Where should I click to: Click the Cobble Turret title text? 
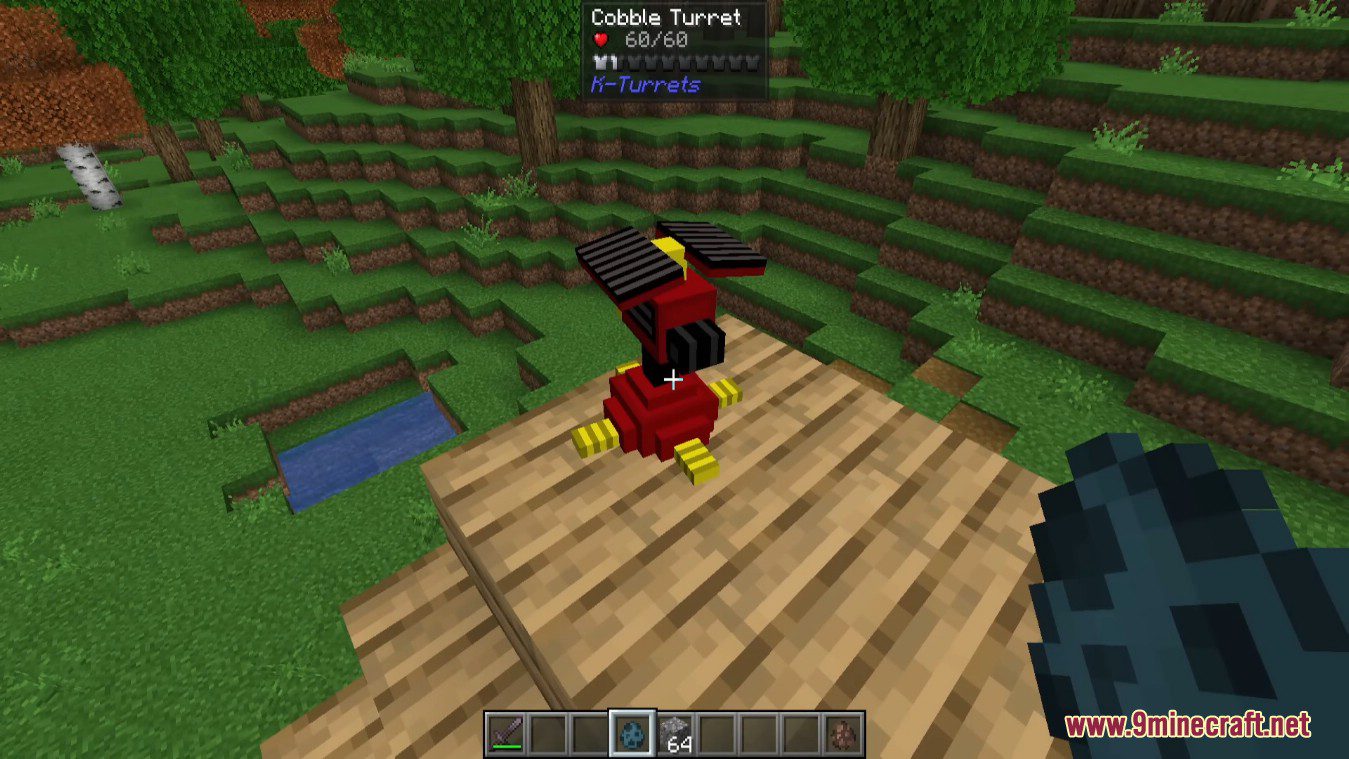pyautogui.click(x=665, y=17)
